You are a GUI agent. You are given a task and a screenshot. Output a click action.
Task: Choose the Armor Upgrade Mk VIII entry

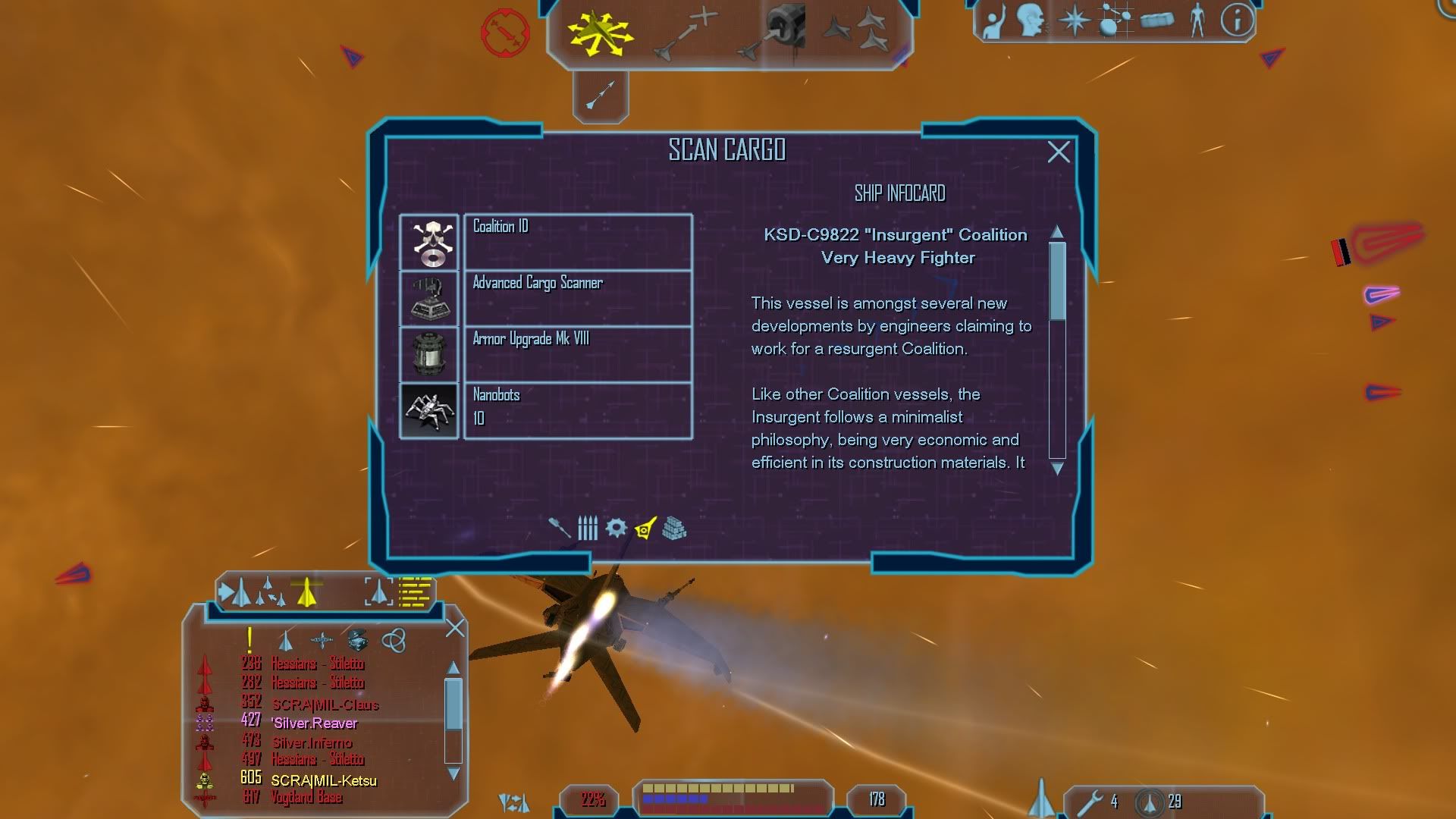point(576,354)
